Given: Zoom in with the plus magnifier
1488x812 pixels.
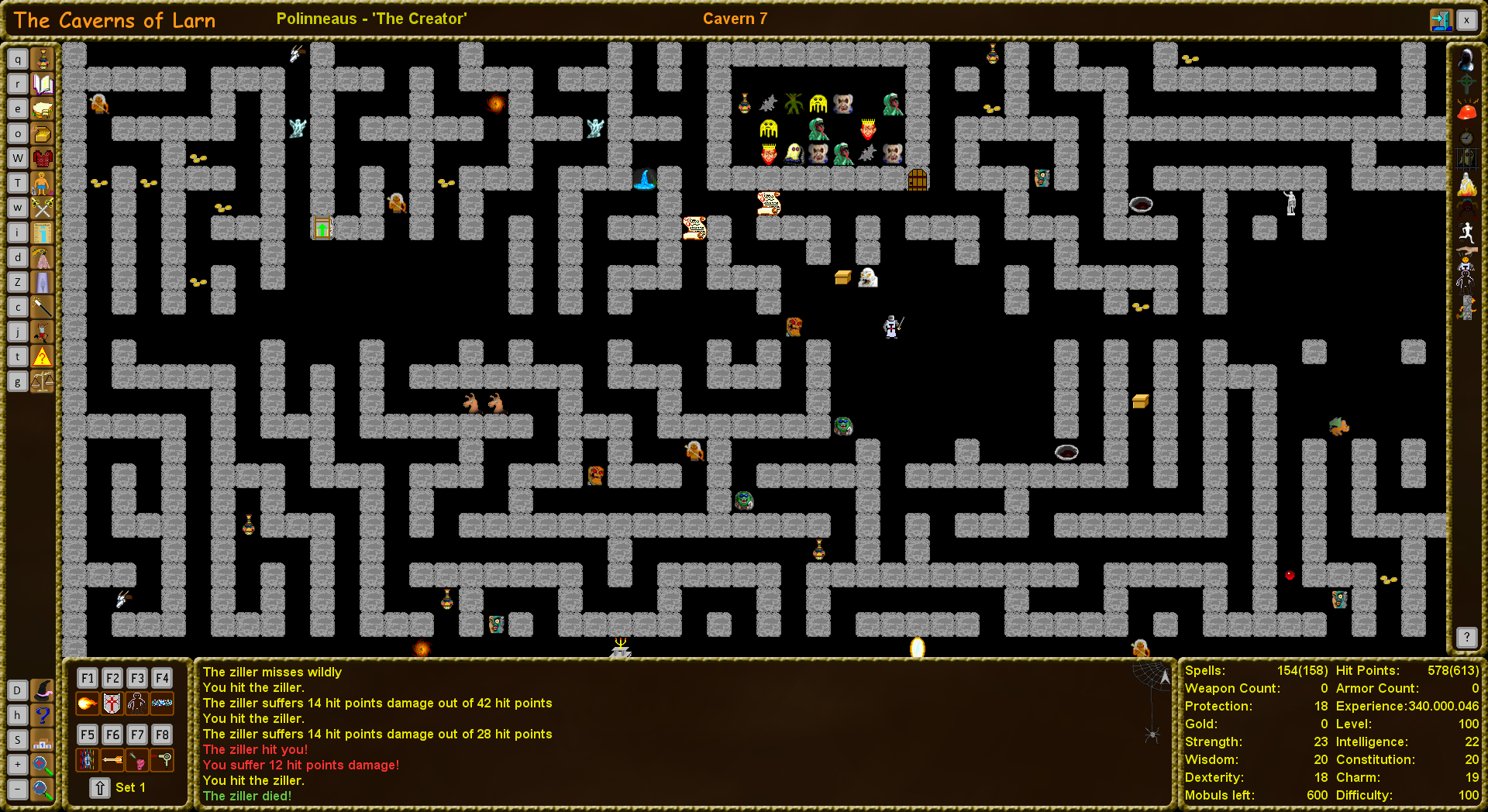Looking at the screenshot, I should [43, 765].
